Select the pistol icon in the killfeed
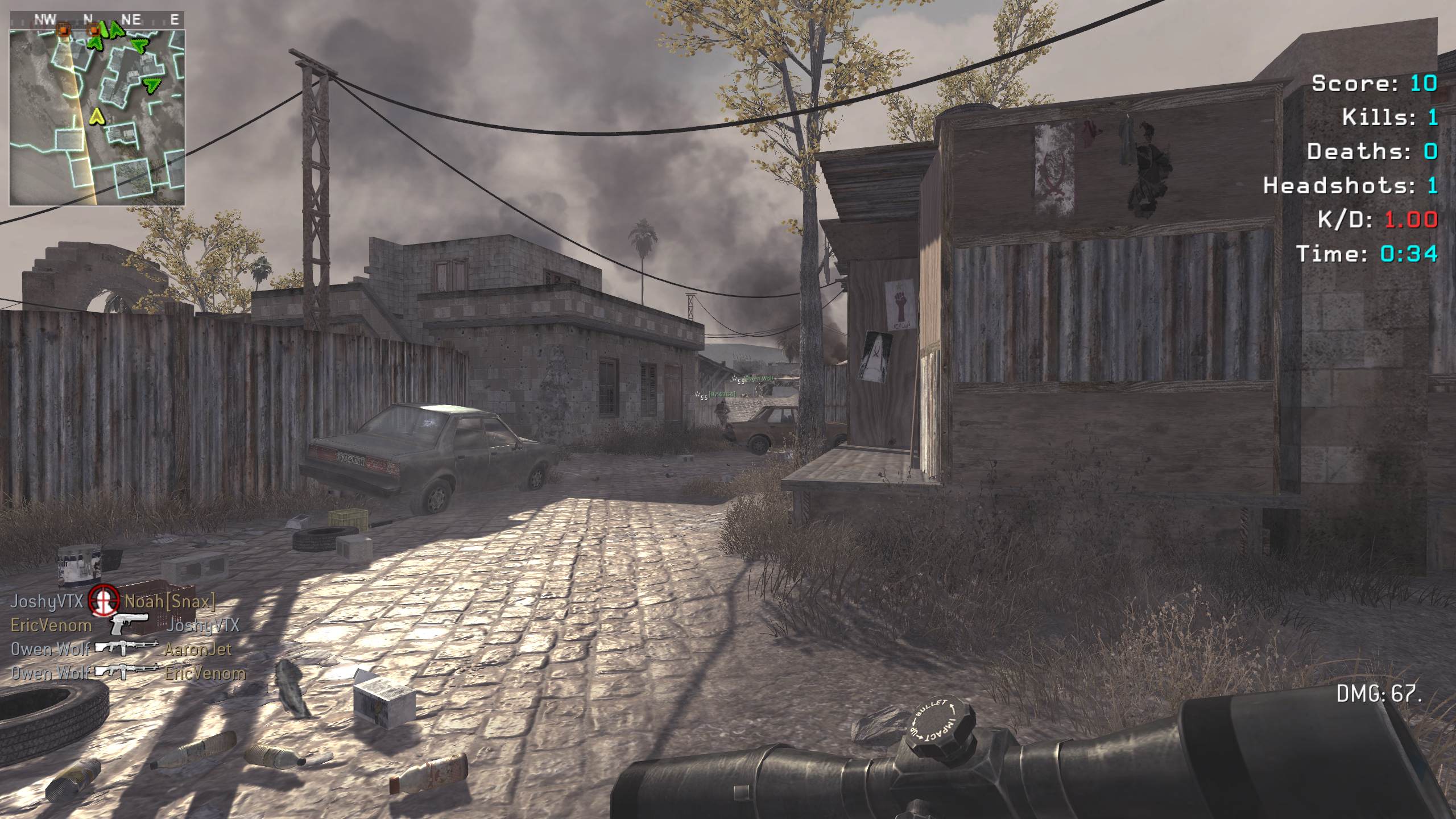The image size is (1456, 819). (130, 624)
